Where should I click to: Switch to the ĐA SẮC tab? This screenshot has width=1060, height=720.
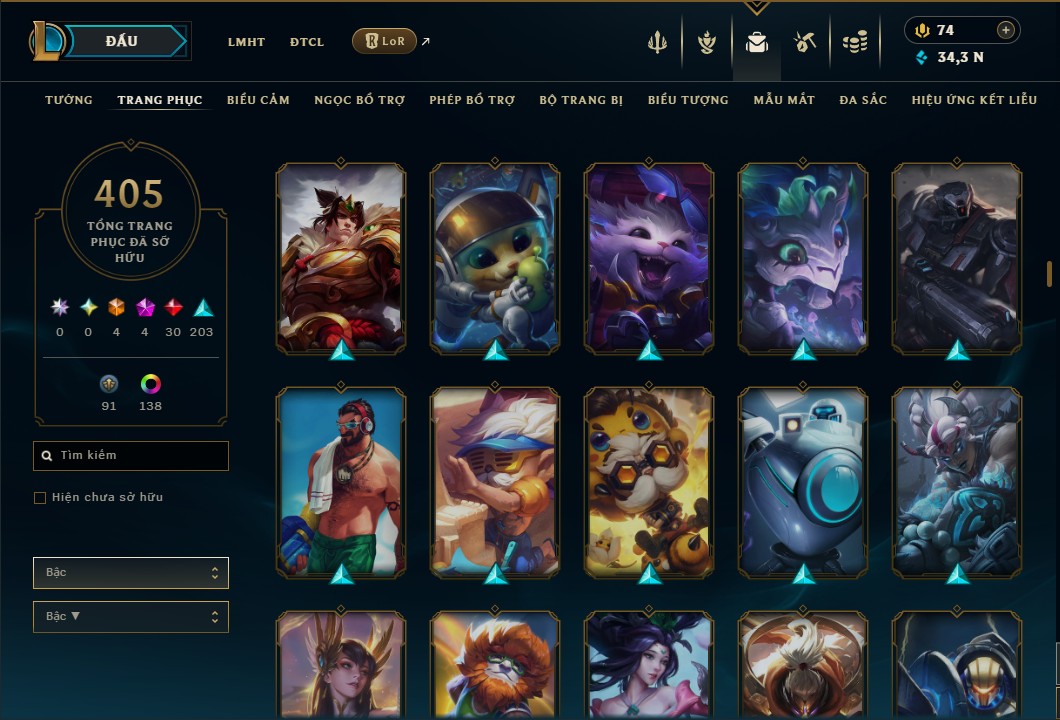(863, 100)
